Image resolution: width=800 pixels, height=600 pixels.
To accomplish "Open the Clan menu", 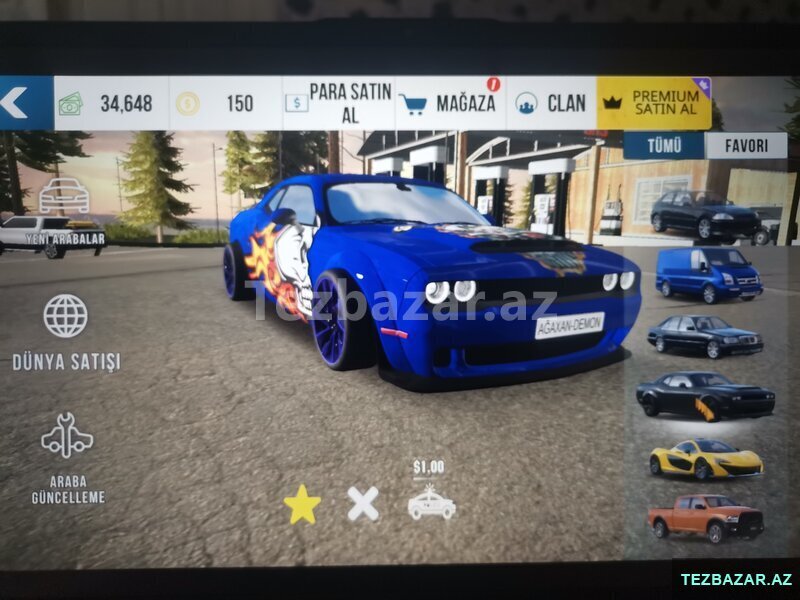I will tap(551, 103).
